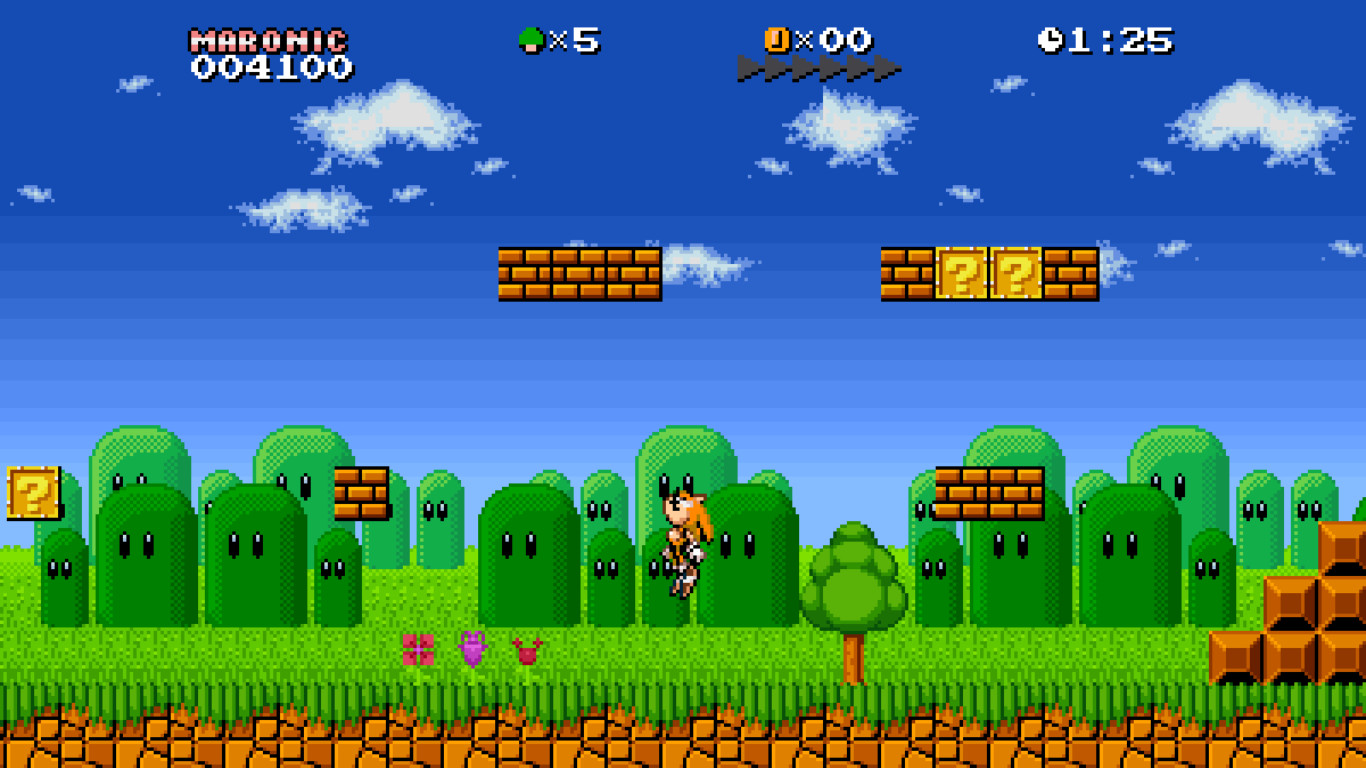Click the clock icon next to the timer

point(1052,38)
